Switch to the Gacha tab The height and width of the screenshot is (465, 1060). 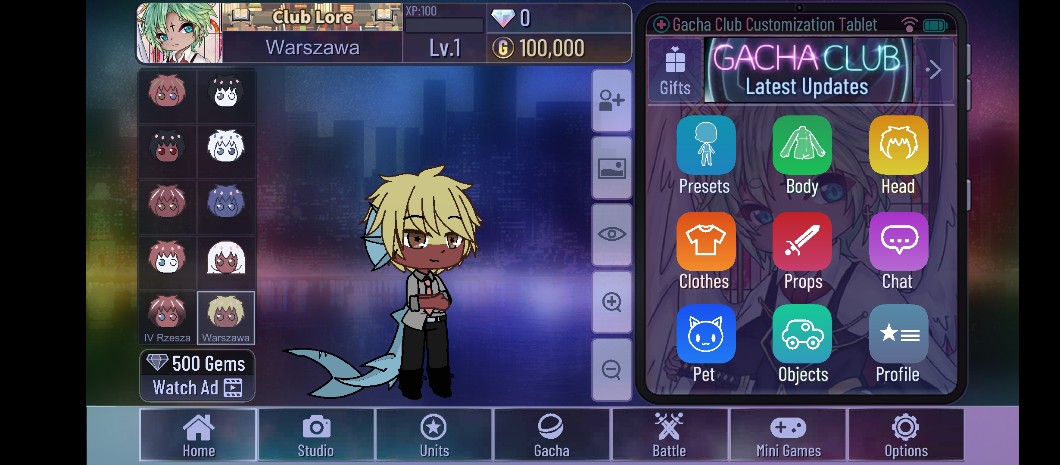coord(551,435)
